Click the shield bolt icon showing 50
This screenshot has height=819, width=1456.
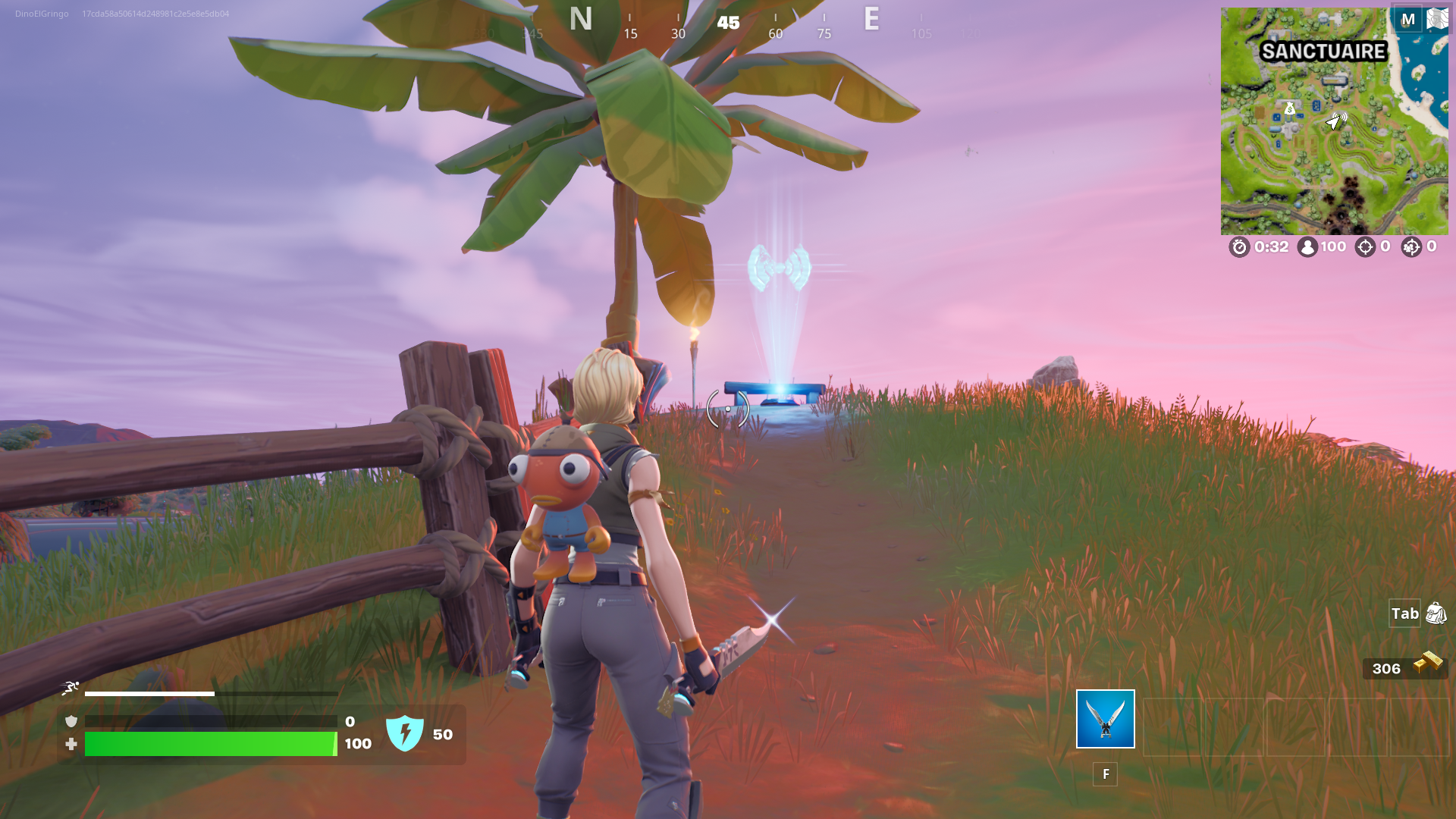pos(406,733)
